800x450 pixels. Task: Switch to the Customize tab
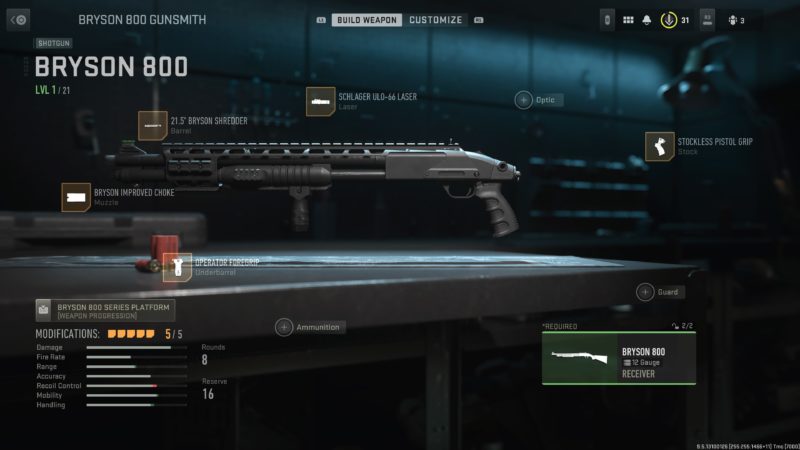pyautogui.click(x=436, y=20)
